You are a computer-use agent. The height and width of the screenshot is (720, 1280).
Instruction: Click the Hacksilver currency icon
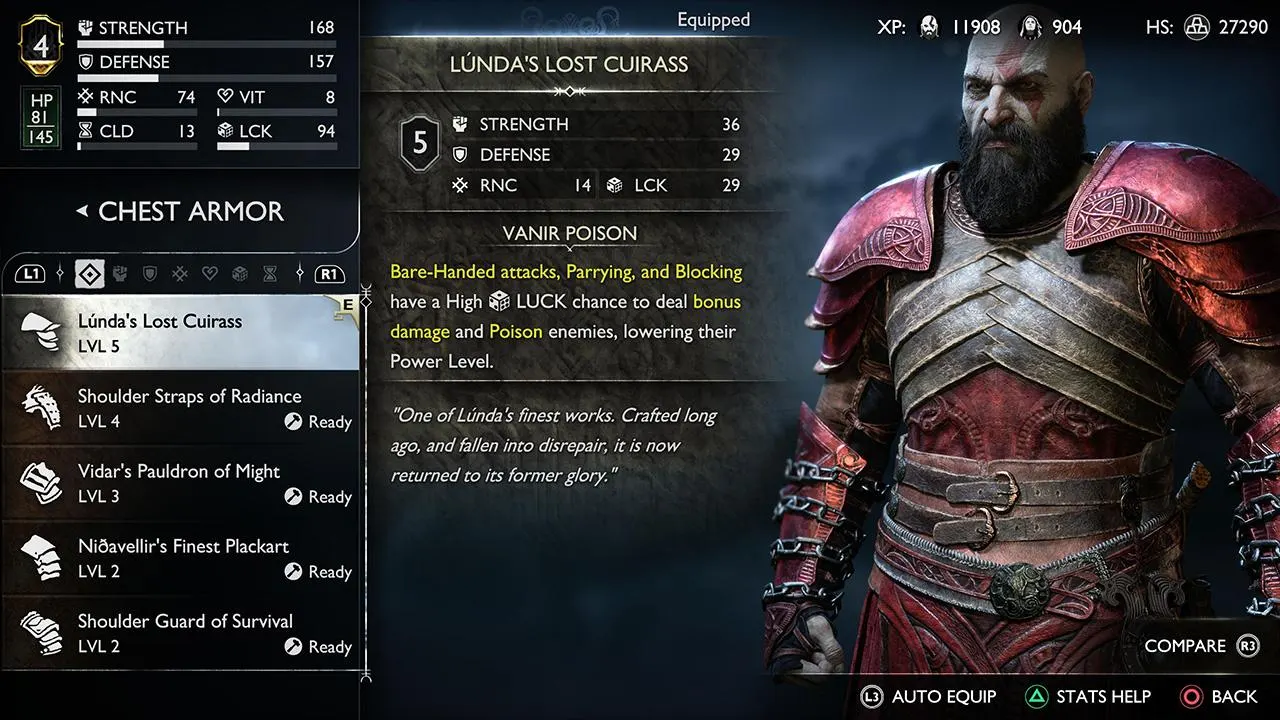1196,28
